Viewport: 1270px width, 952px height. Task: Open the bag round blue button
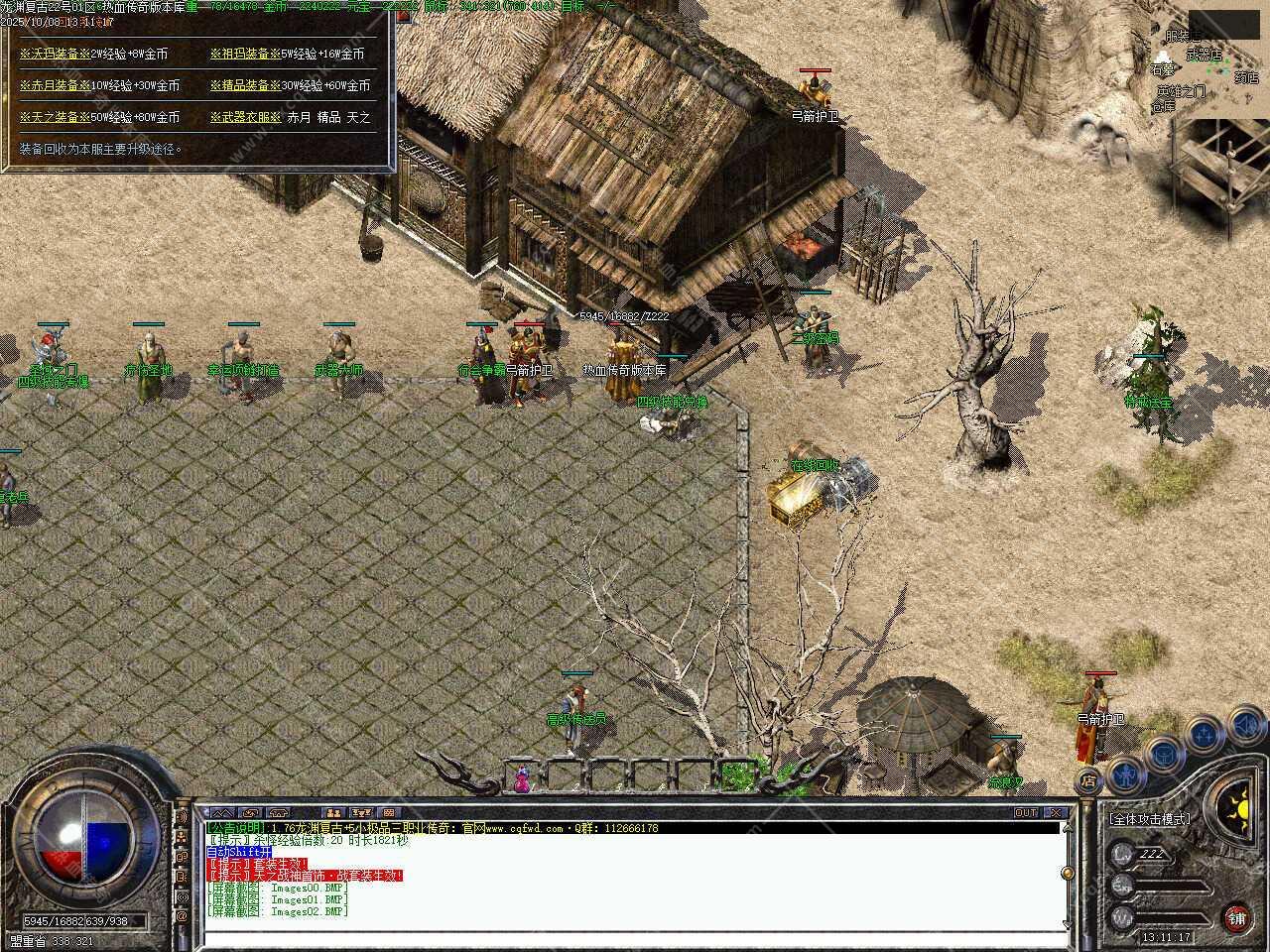pyautogui.click(x=1163, y=753)
